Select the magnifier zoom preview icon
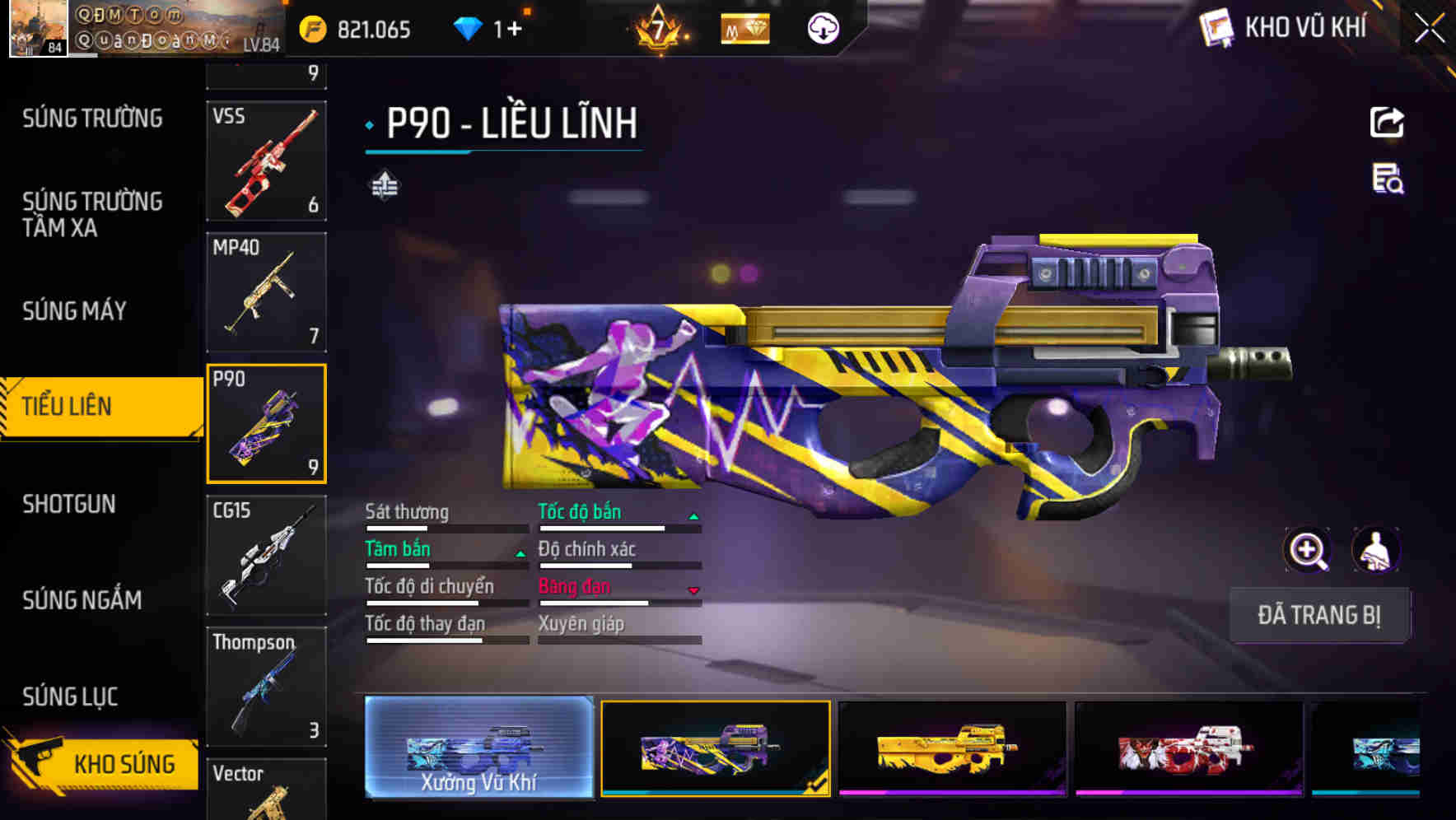Viewport: 1456px width, 820px height. coord(1308,550)
